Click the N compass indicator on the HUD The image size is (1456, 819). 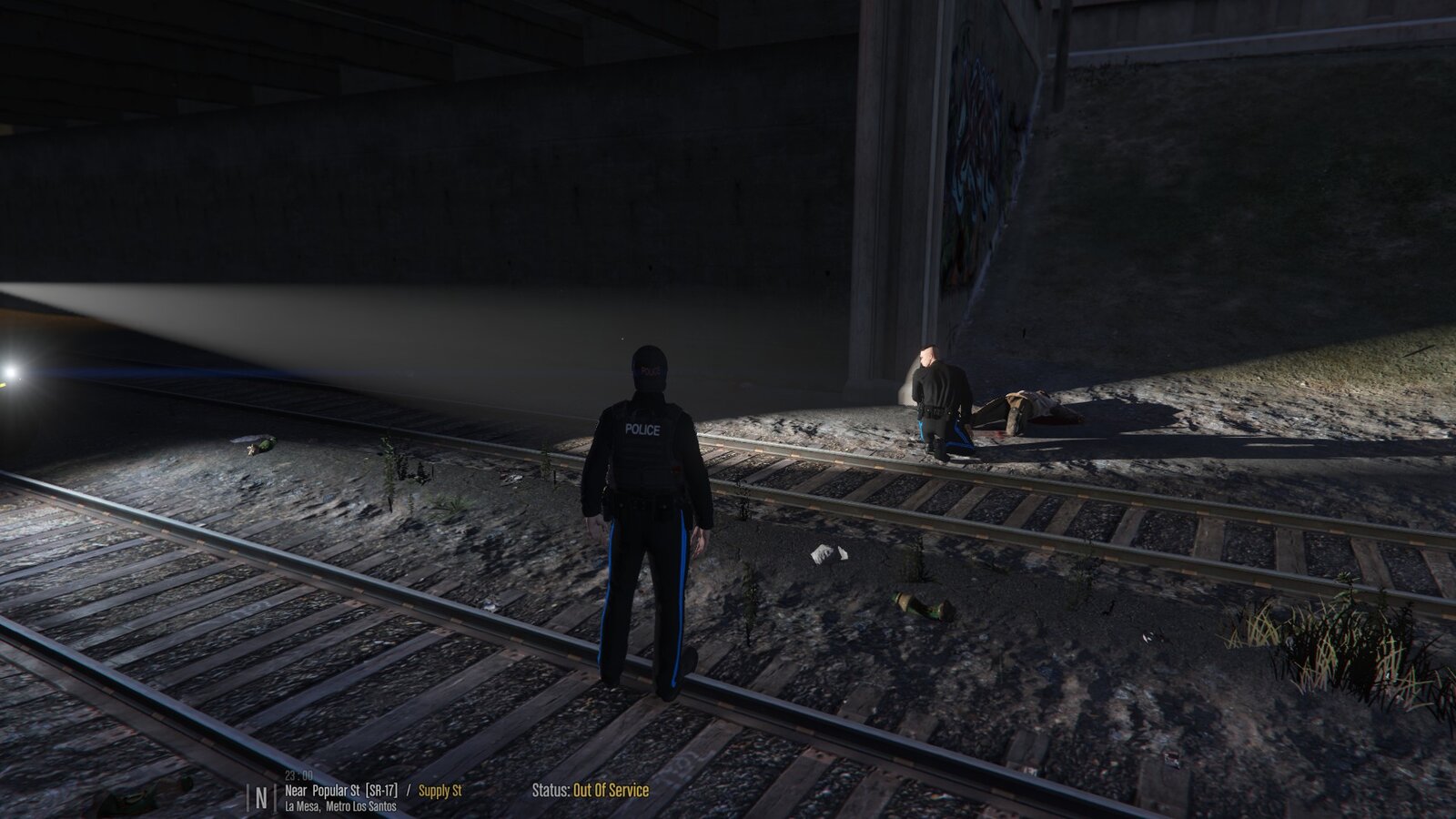261,793
